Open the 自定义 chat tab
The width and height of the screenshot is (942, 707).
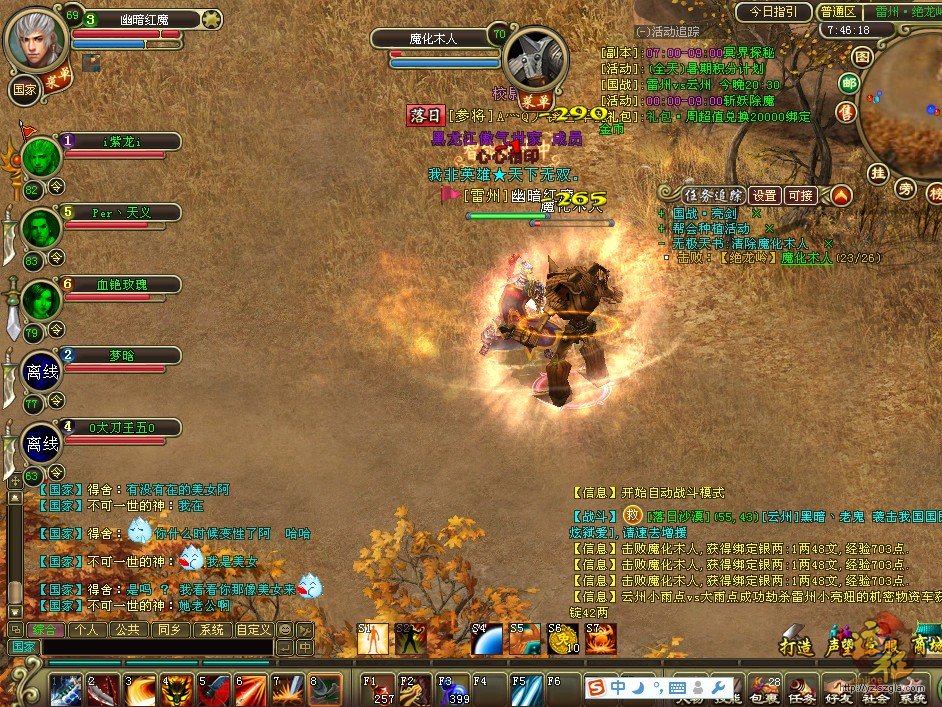[x=253, y=630]
